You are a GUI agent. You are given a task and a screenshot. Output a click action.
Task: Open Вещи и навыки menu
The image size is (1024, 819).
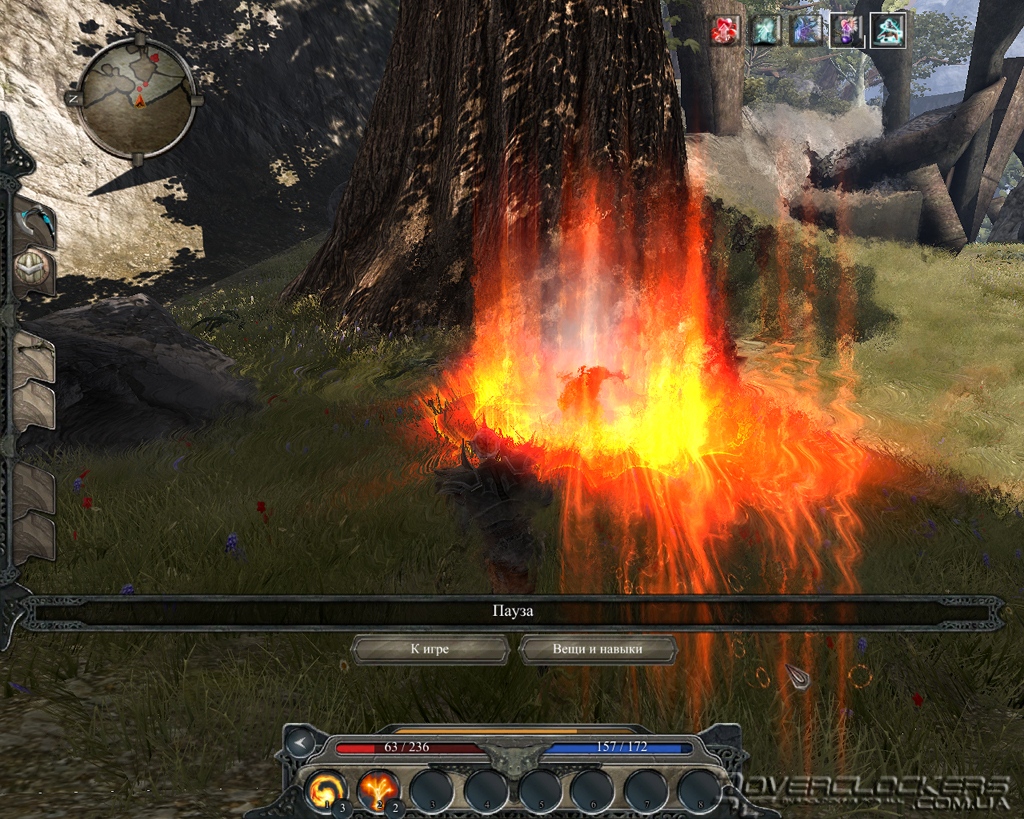[x=597, y=649]
